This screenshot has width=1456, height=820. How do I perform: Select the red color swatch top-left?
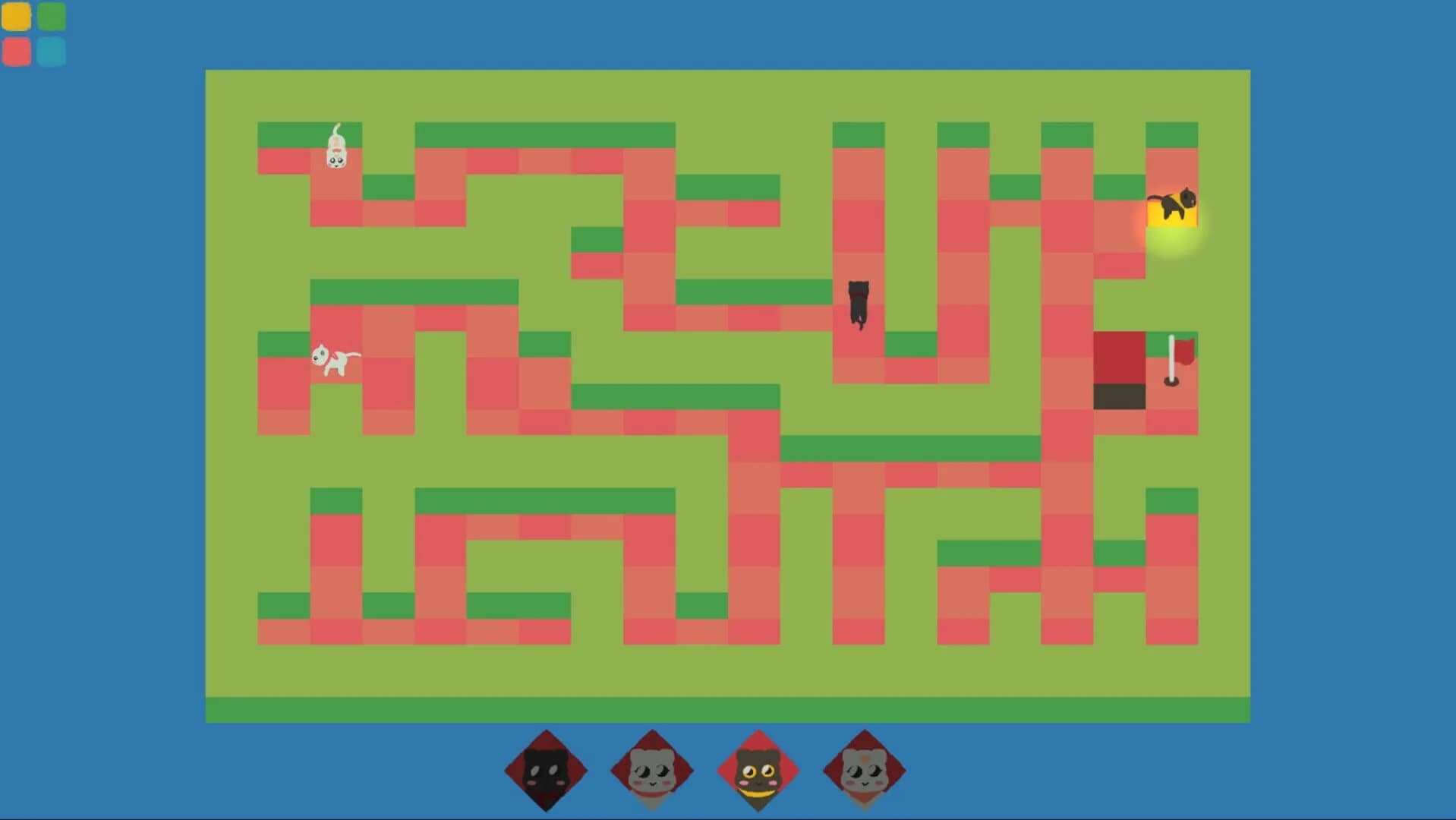[x=17, y=52]
